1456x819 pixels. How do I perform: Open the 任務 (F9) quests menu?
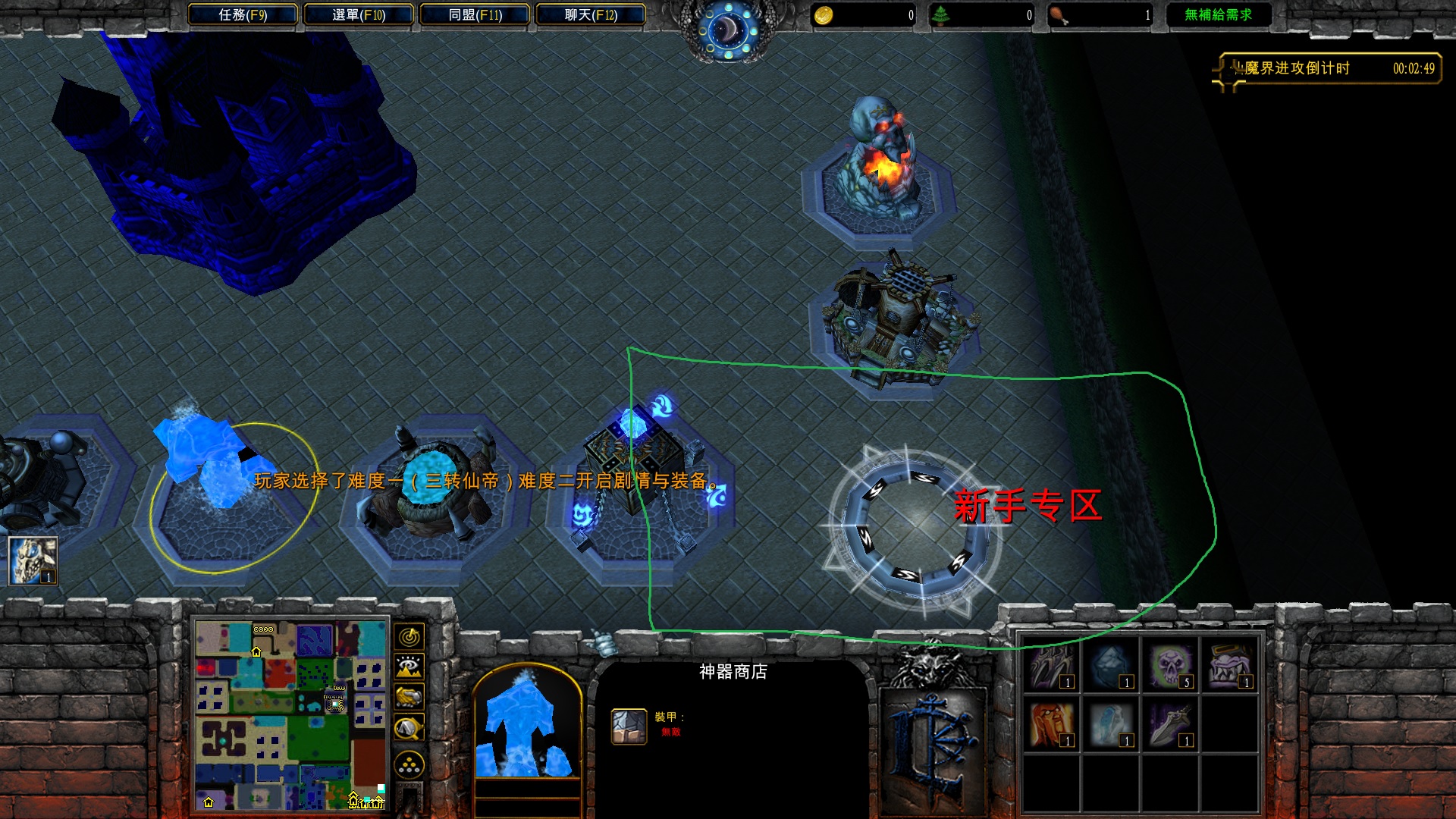243,14
